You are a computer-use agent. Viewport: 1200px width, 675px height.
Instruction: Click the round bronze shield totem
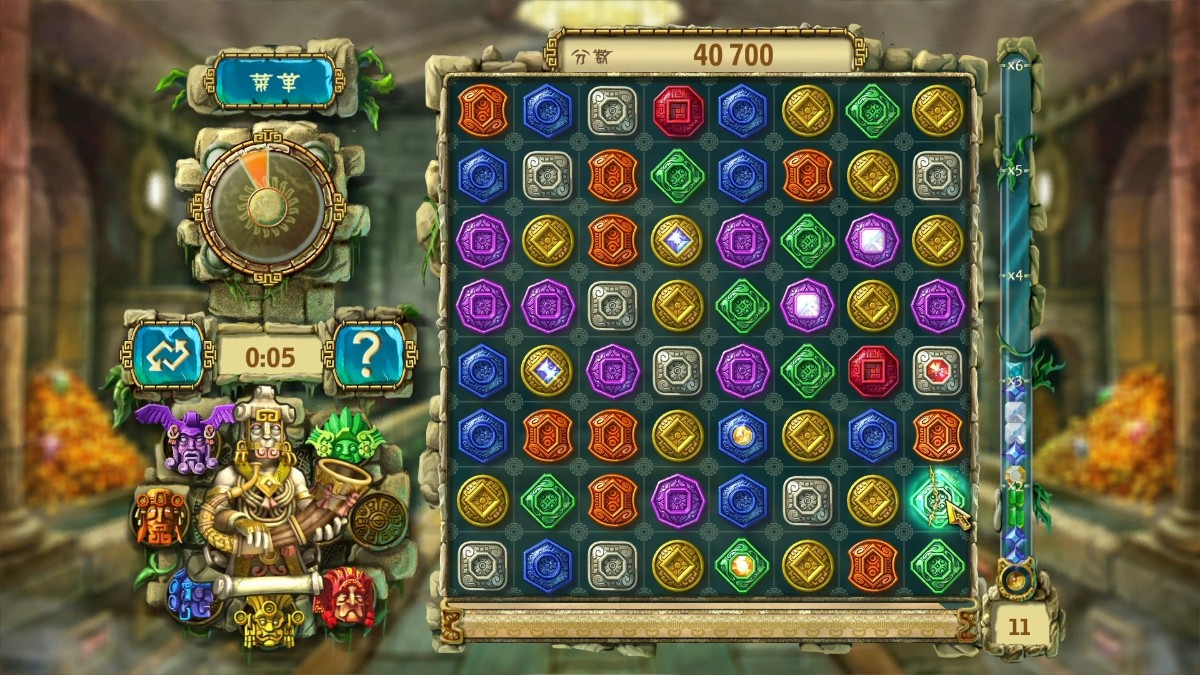tap(378, 520)
